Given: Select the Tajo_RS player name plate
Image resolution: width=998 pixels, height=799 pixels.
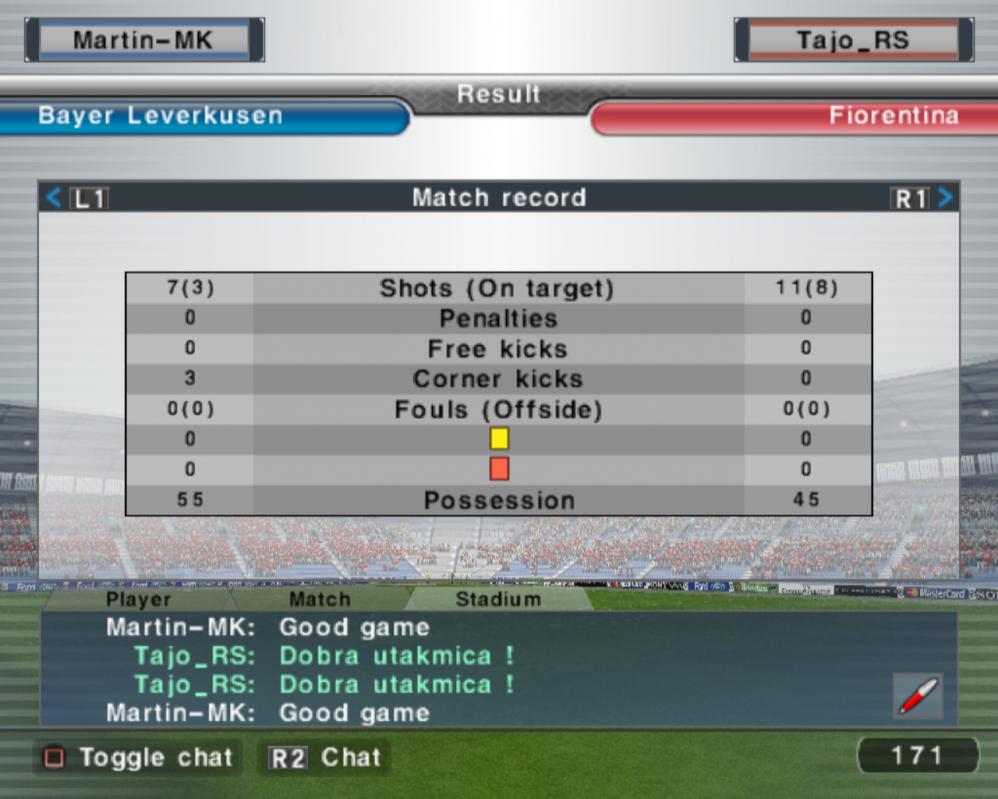Looking at the screenshot, I should pyautogui.click(x=853, y=40).
